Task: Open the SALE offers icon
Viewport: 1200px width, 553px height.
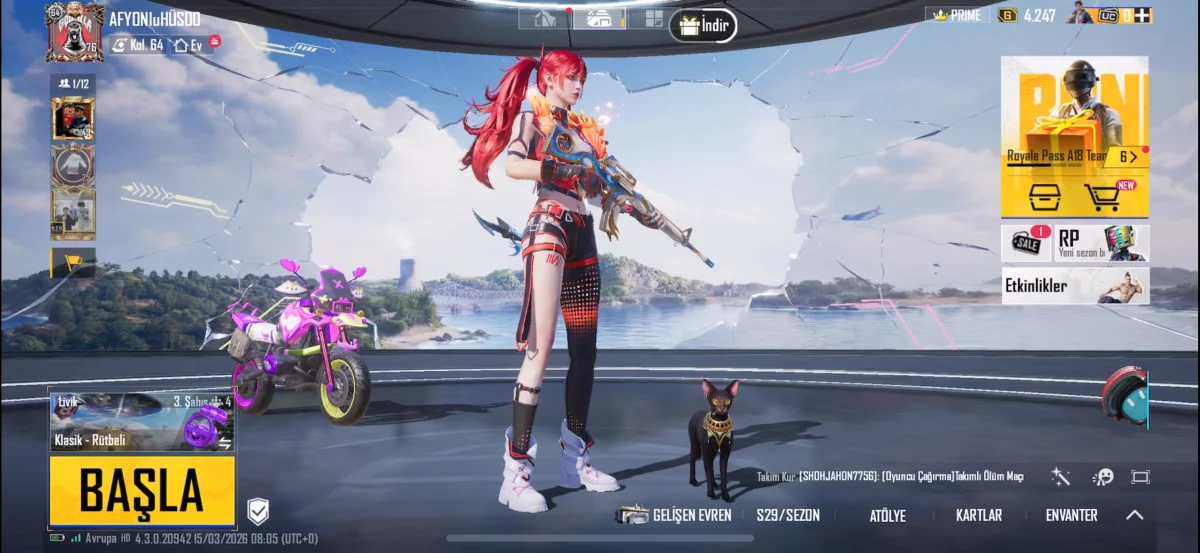Action: click(x=1025, y=243)
